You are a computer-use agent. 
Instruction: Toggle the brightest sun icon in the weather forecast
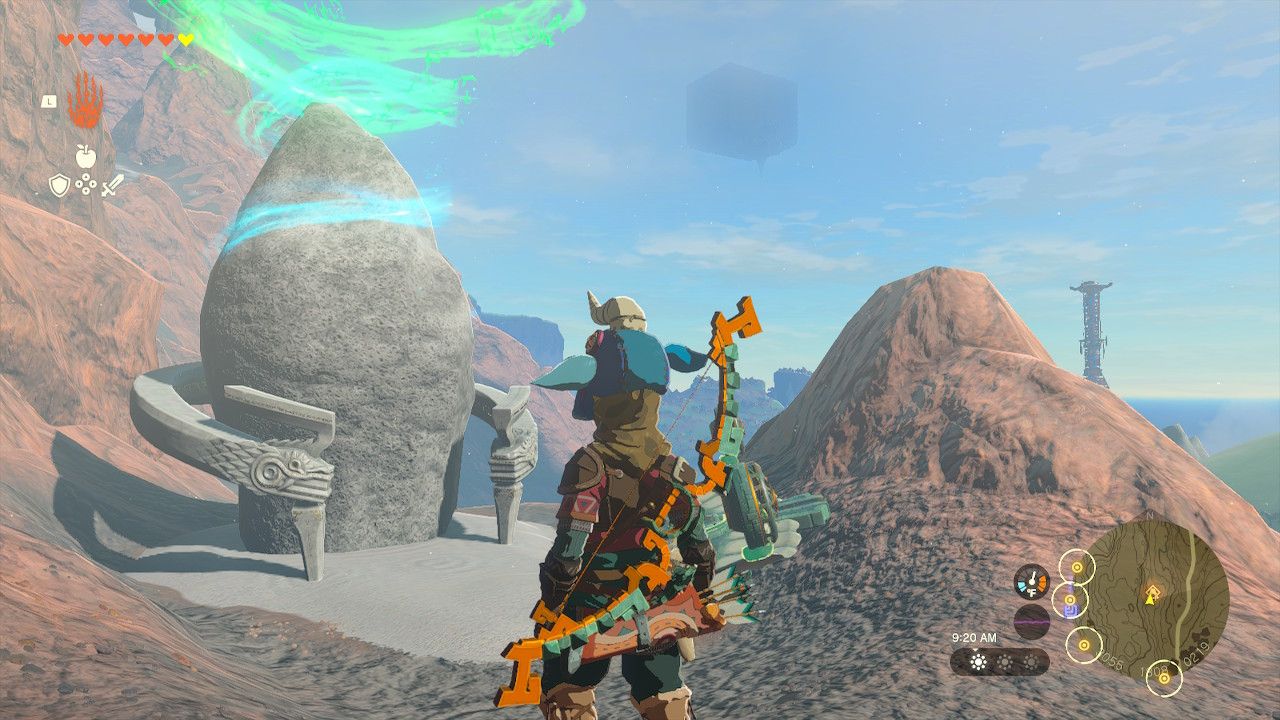pyautogui.click(x=977, y=662)
